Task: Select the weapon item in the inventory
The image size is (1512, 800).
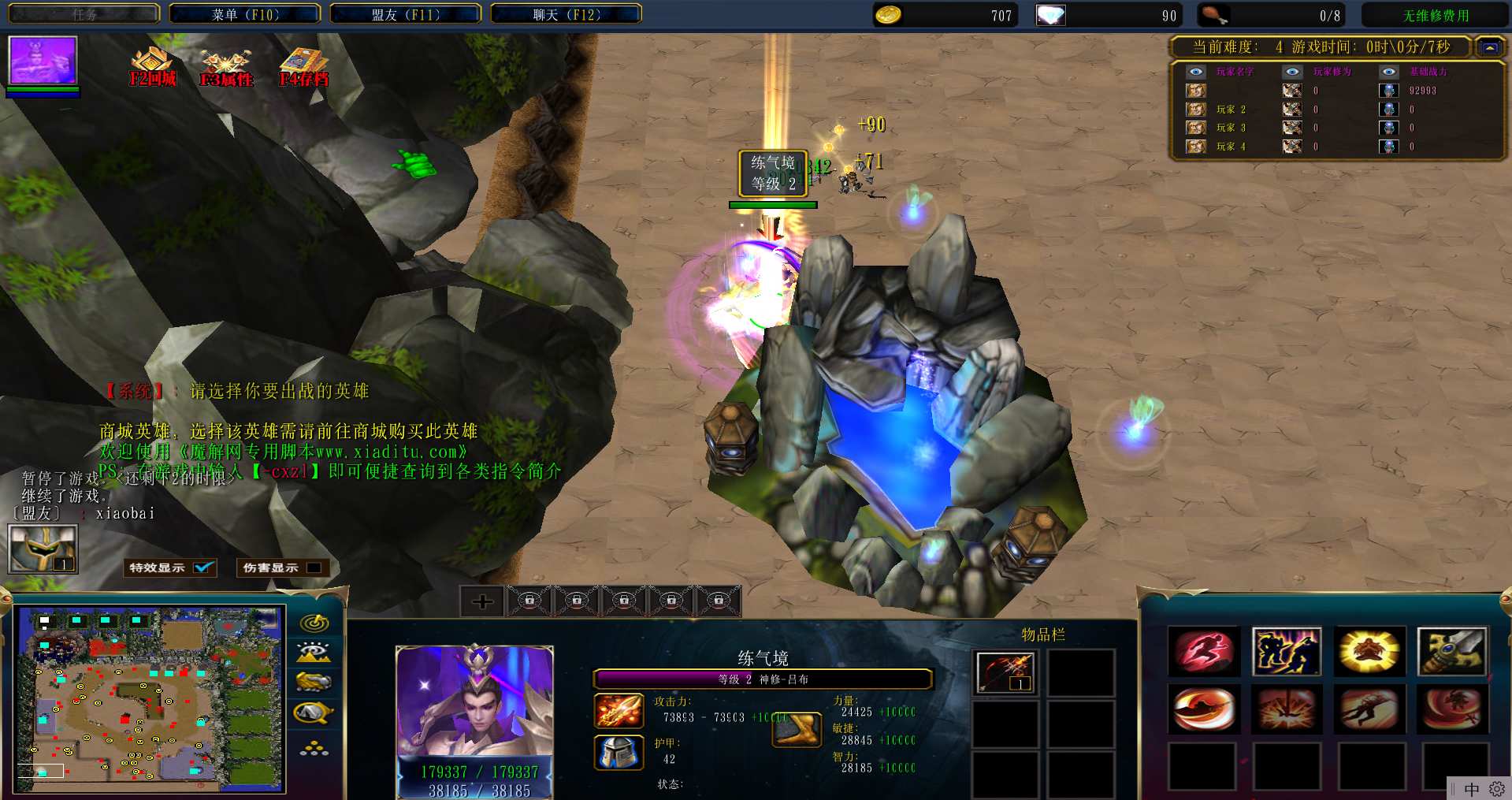Action: 1005,672
